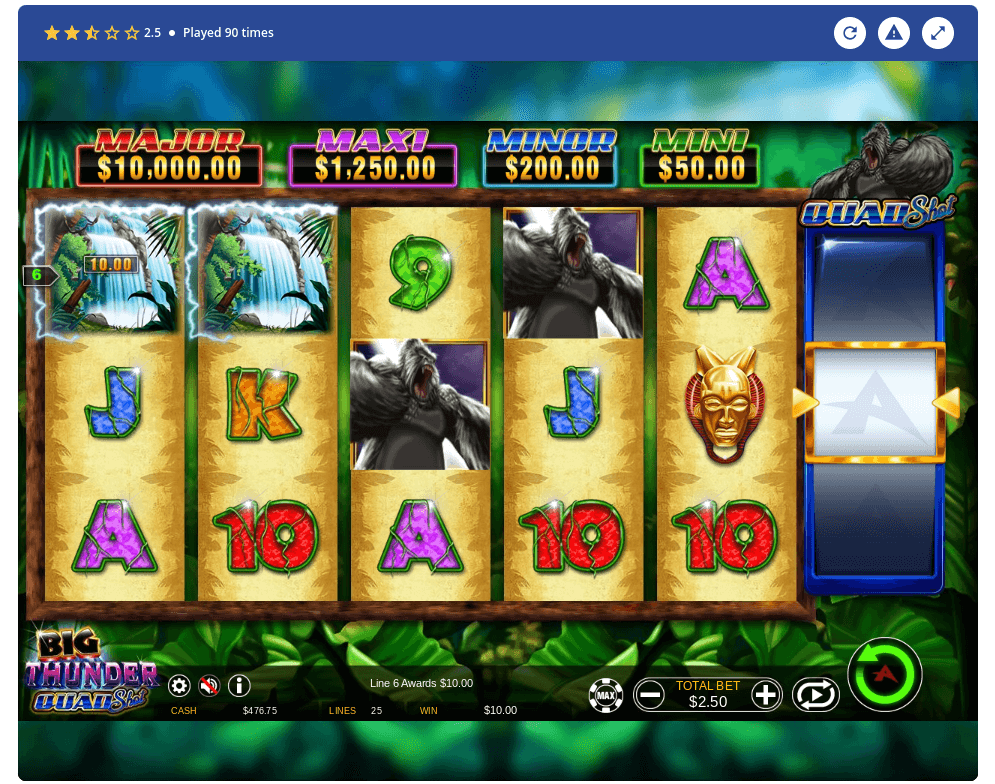The image size is (995, 784).
Task: Increase total bet with the plus button
Action: click(x=766, y=694)
